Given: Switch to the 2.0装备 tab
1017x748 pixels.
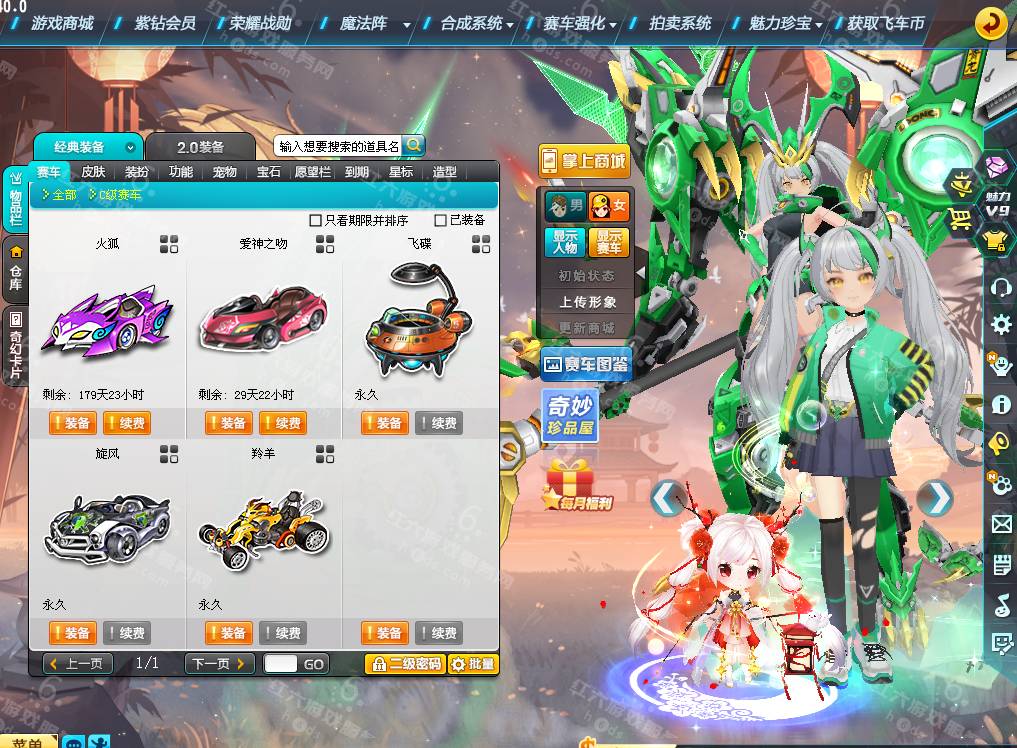Looking at the screenshot, I should tap(201, 147).
